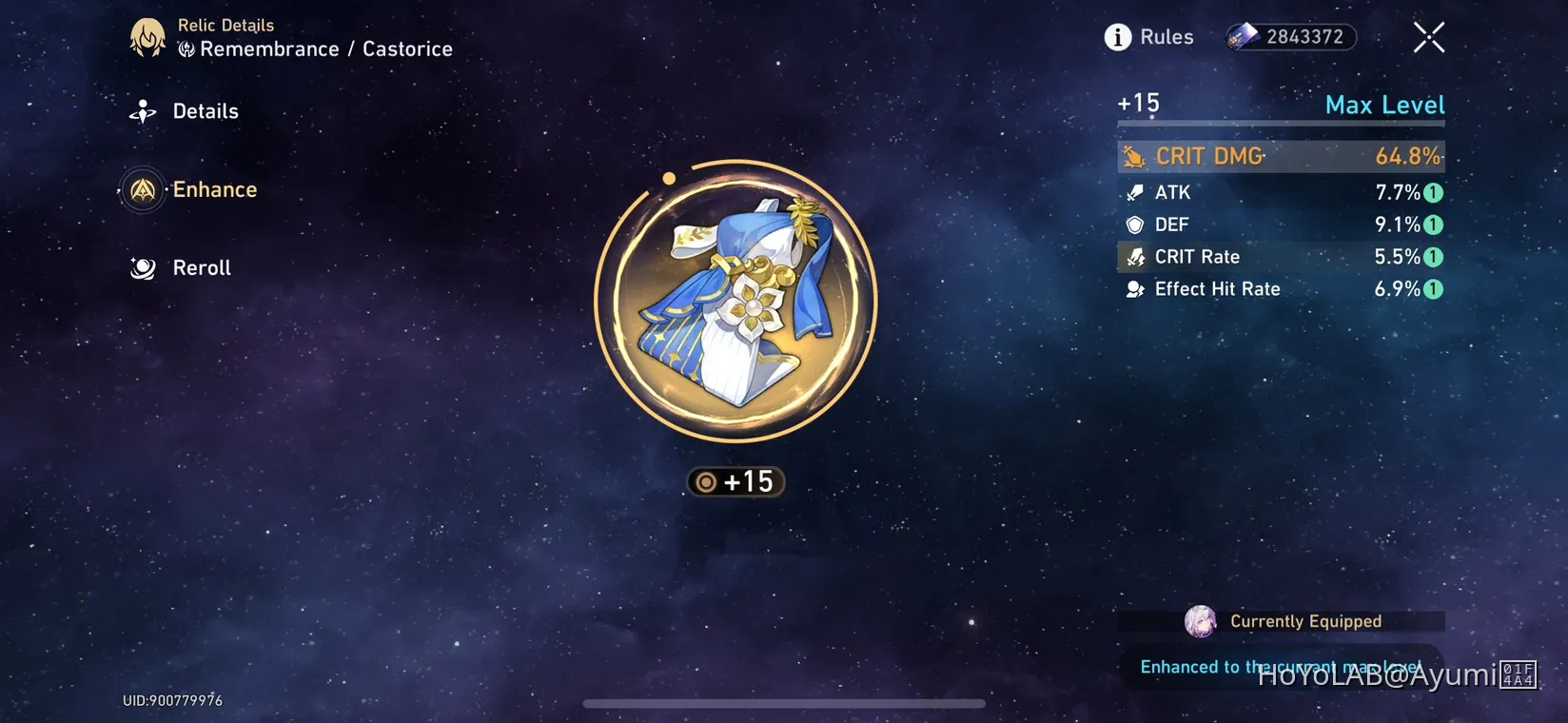Select the highlighted CRIT DMG stat row
The image size is (1568, 723).
(1280, 155)
